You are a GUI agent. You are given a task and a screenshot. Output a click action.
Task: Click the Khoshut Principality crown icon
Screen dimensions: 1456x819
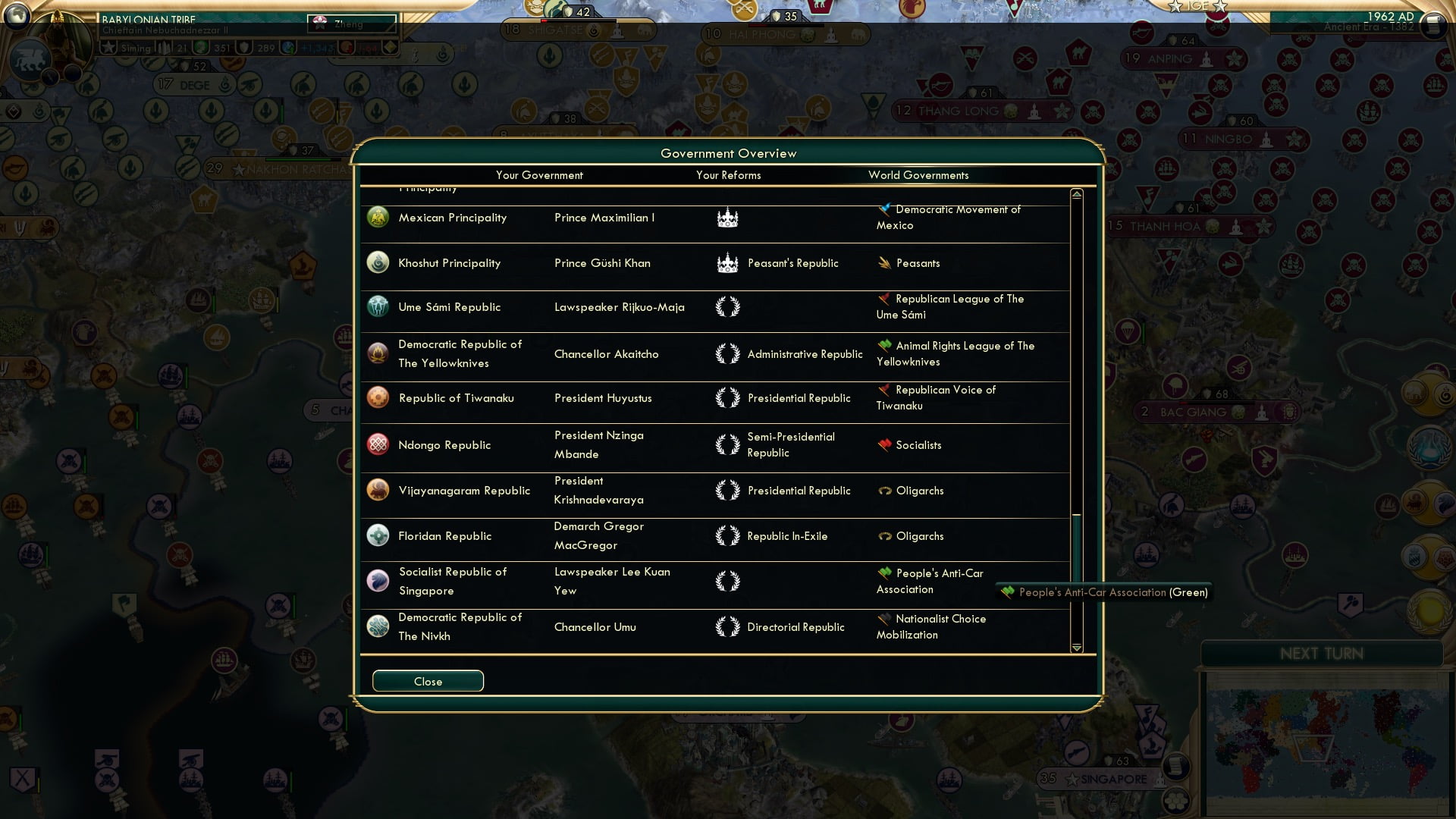click(x=727, y=263)
